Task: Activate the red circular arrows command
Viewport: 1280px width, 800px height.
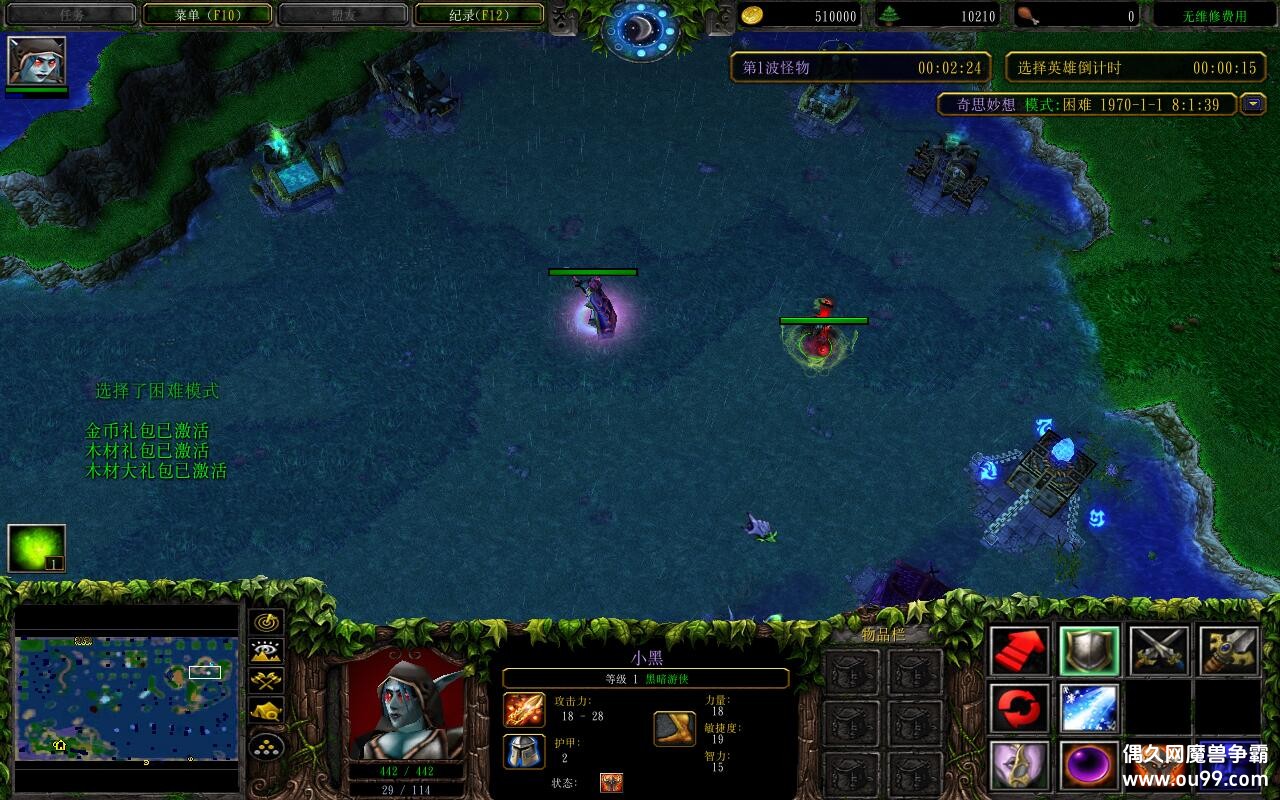Action: 1020,708
